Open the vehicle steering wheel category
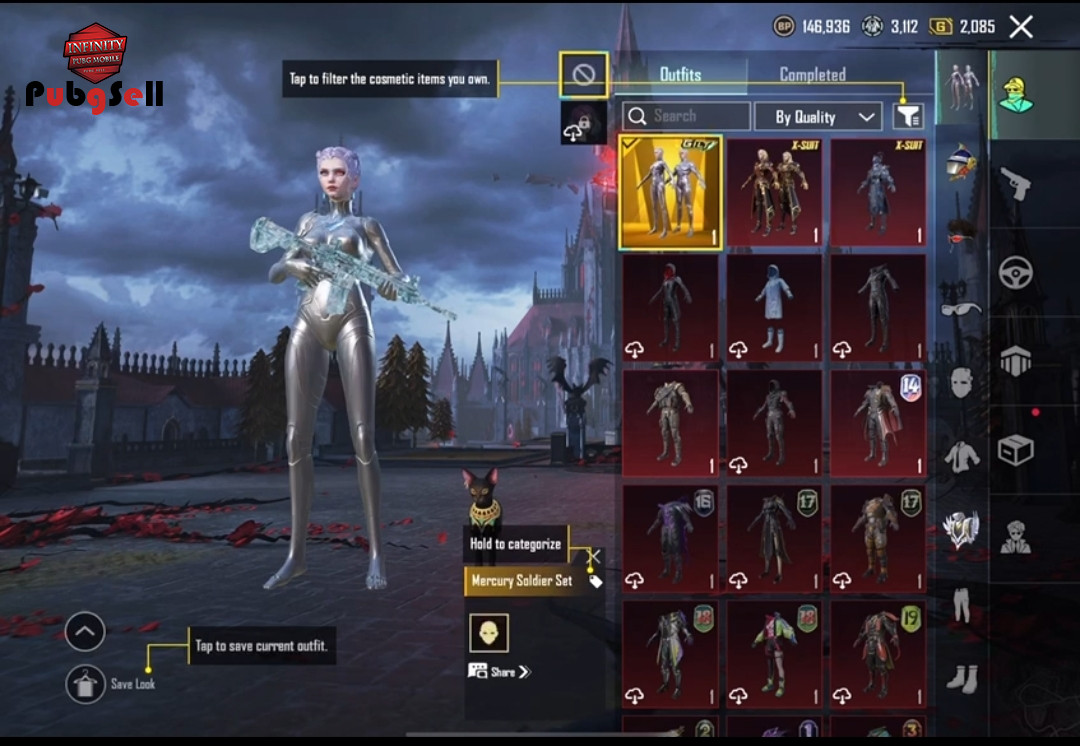1080x746 pixels. (x=1016, y=272)
